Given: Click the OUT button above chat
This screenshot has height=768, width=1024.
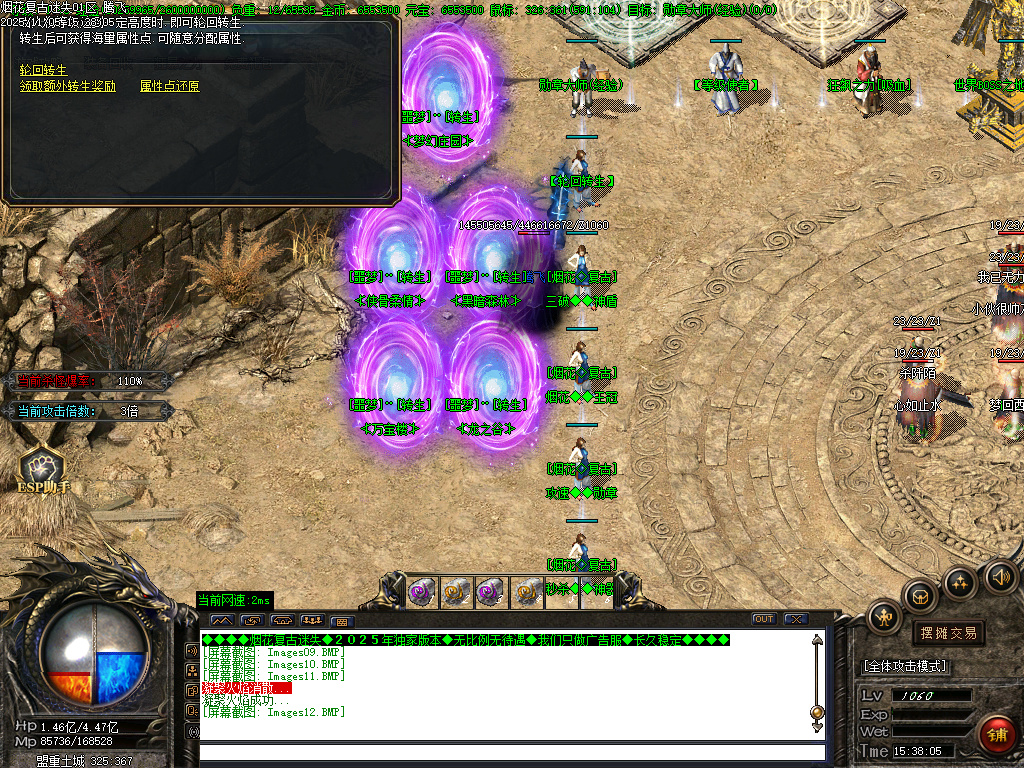Looking at the screenshot, I should coord(764,619).
